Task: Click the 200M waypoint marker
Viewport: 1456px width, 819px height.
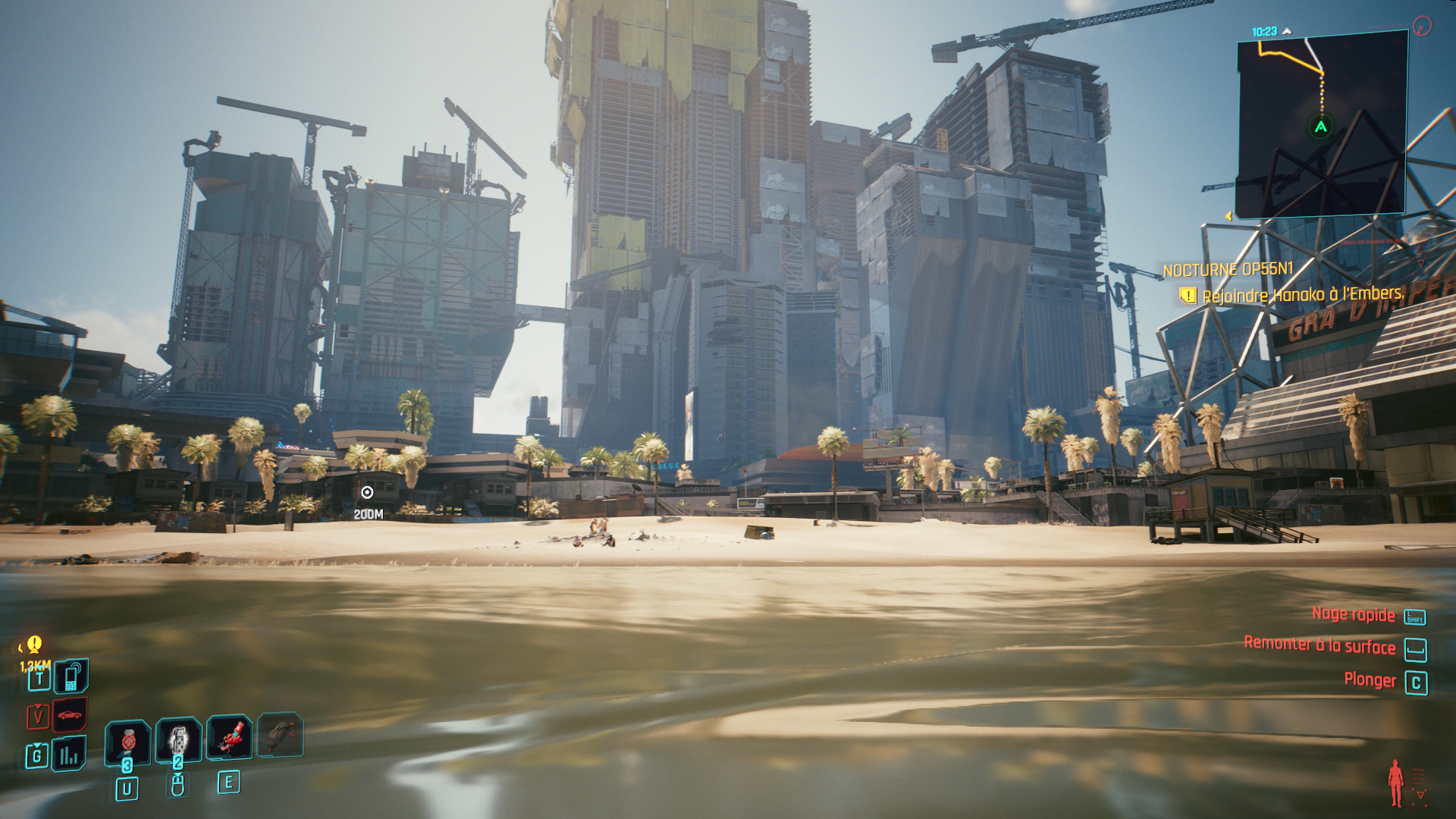Action: point(367,493)
